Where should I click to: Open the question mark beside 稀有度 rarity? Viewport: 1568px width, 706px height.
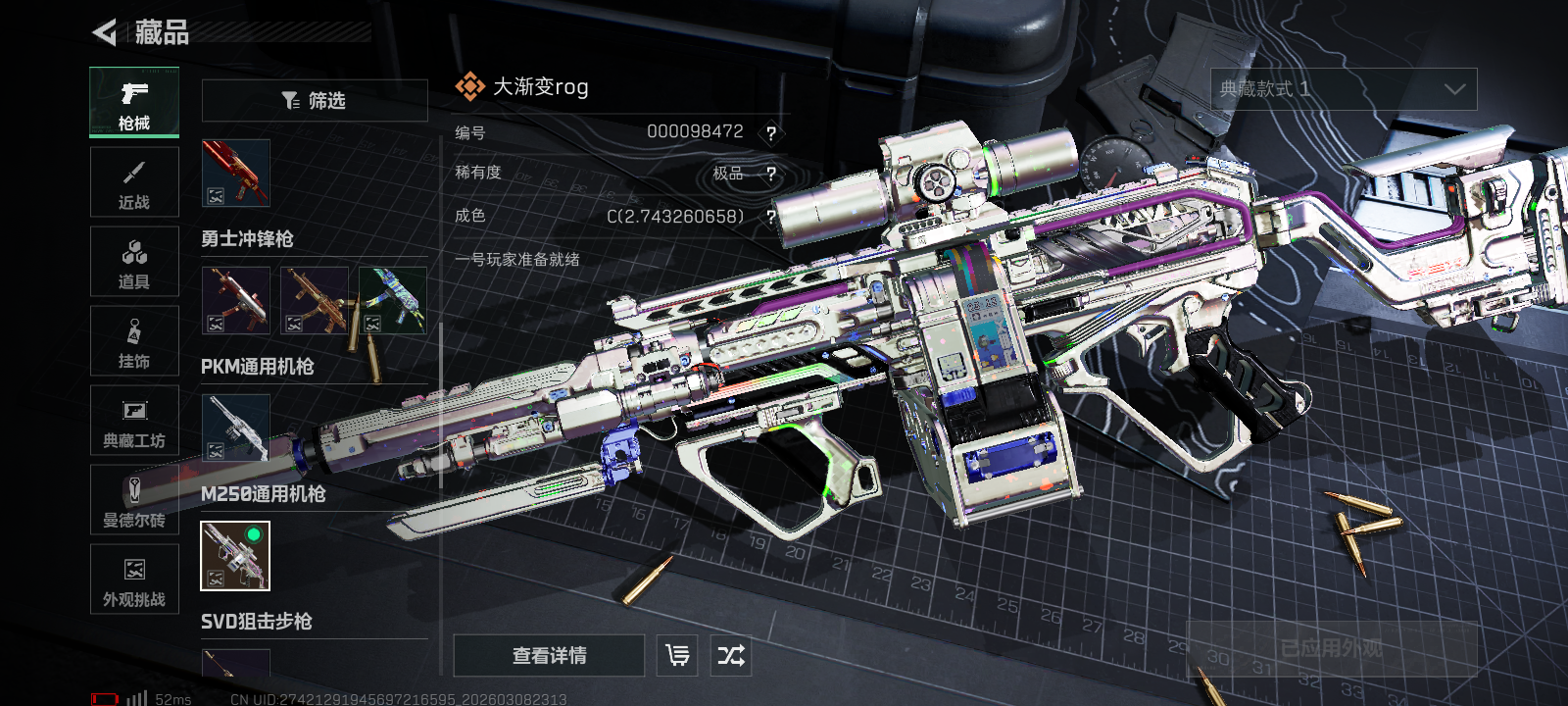(771, 174)
